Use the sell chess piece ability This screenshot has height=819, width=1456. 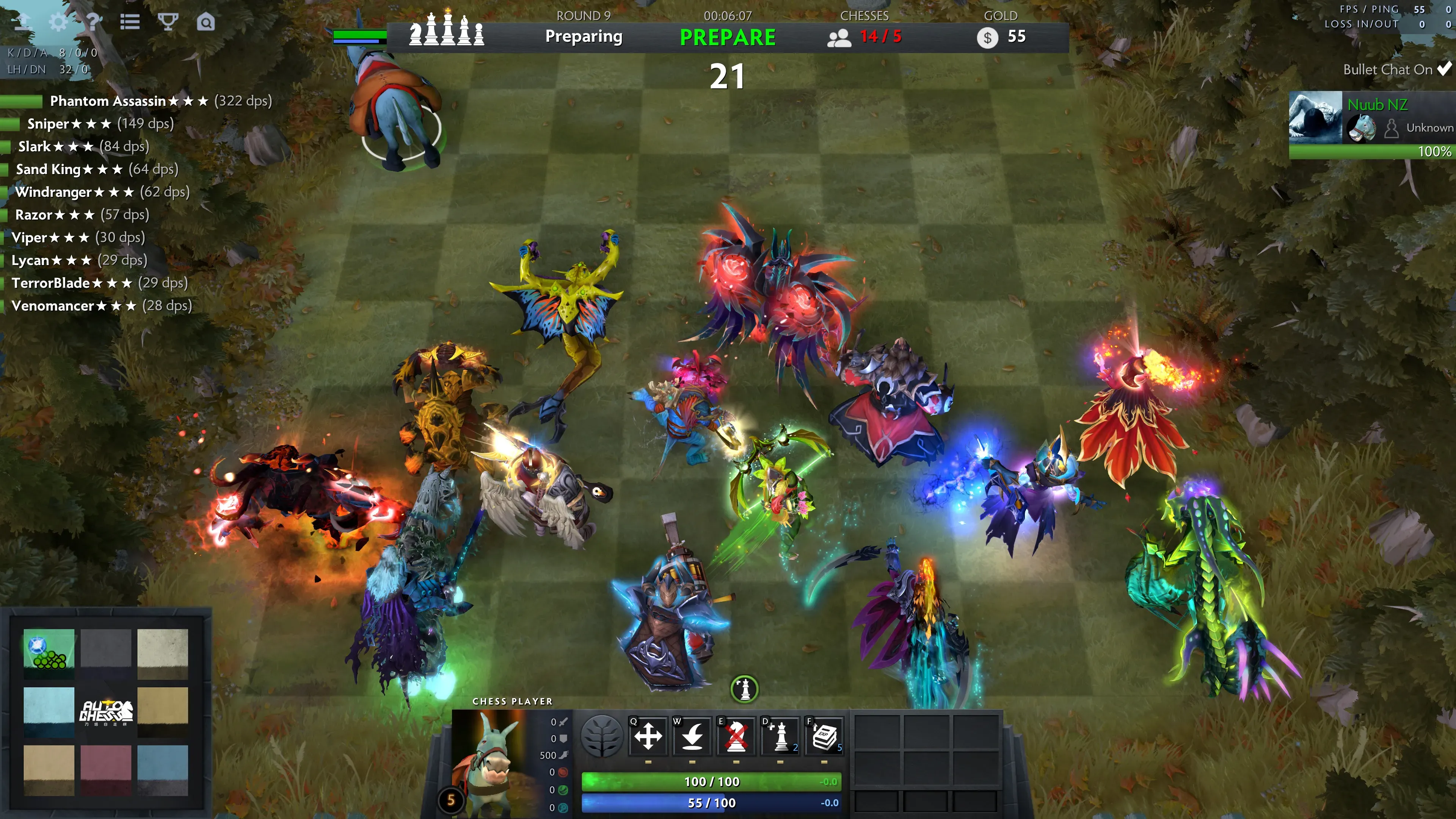click(736, 736)
